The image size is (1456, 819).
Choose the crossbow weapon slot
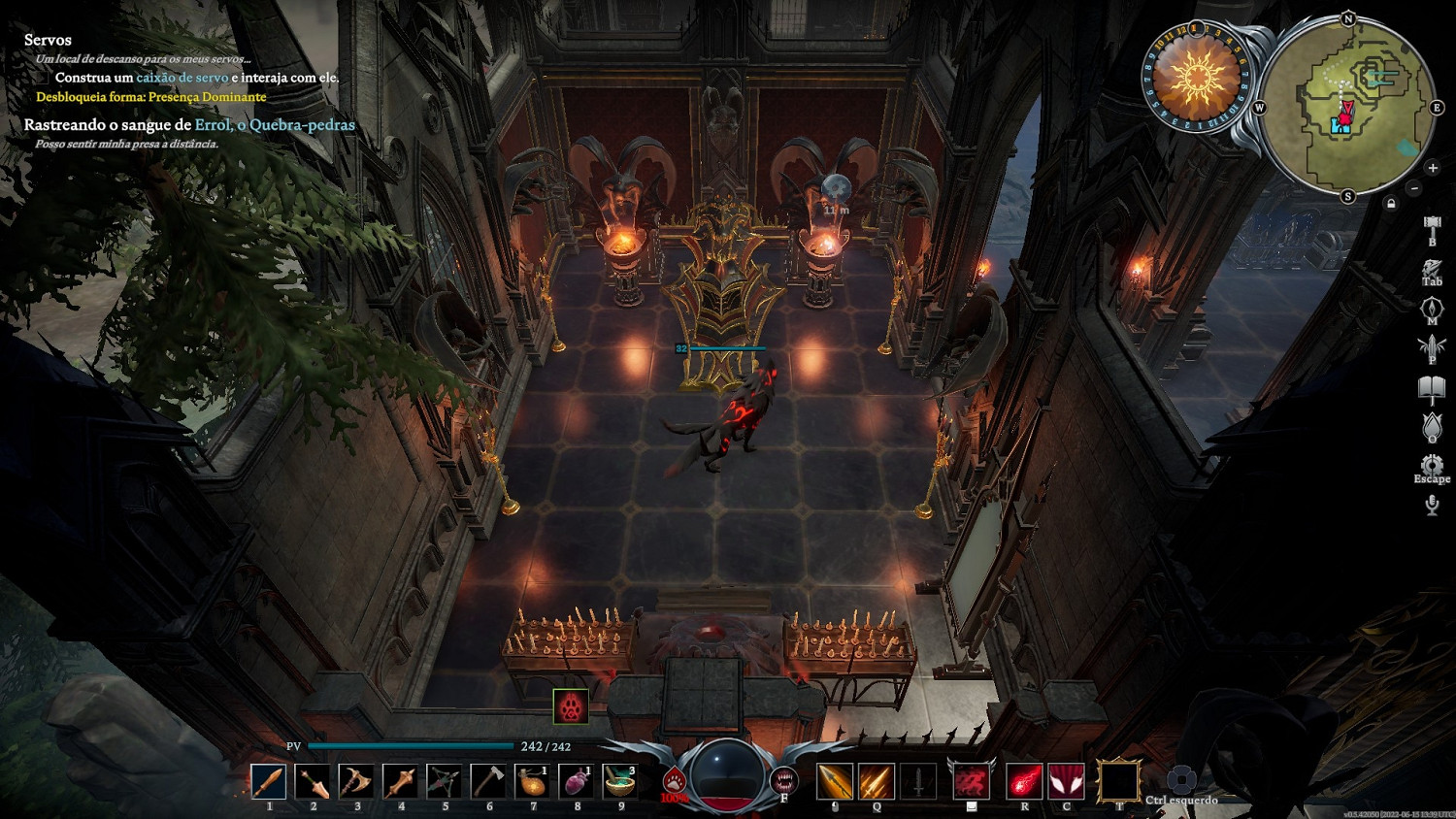click(444, 781)
